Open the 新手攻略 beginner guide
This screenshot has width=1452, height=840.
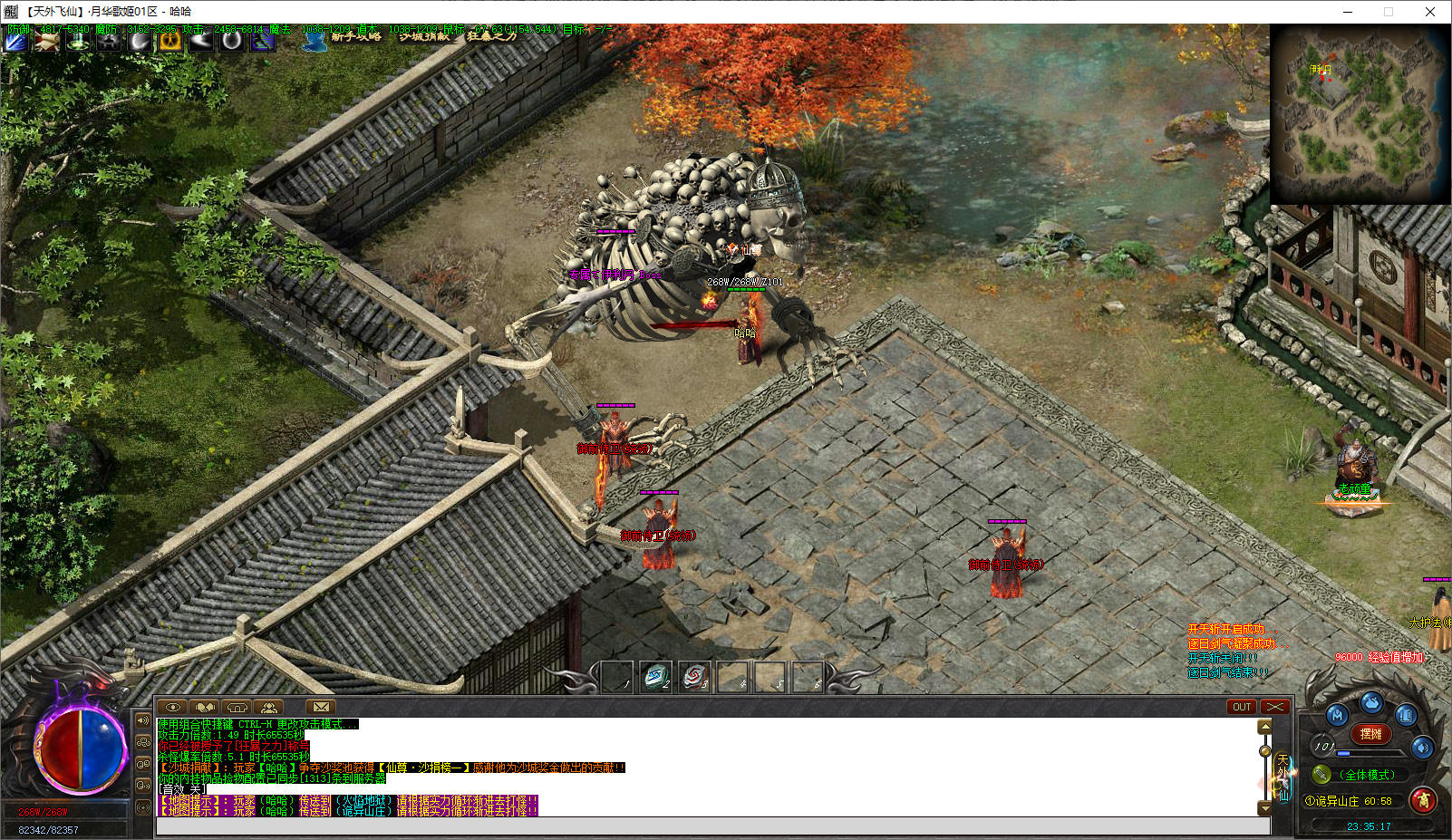(x=355, y=37)
